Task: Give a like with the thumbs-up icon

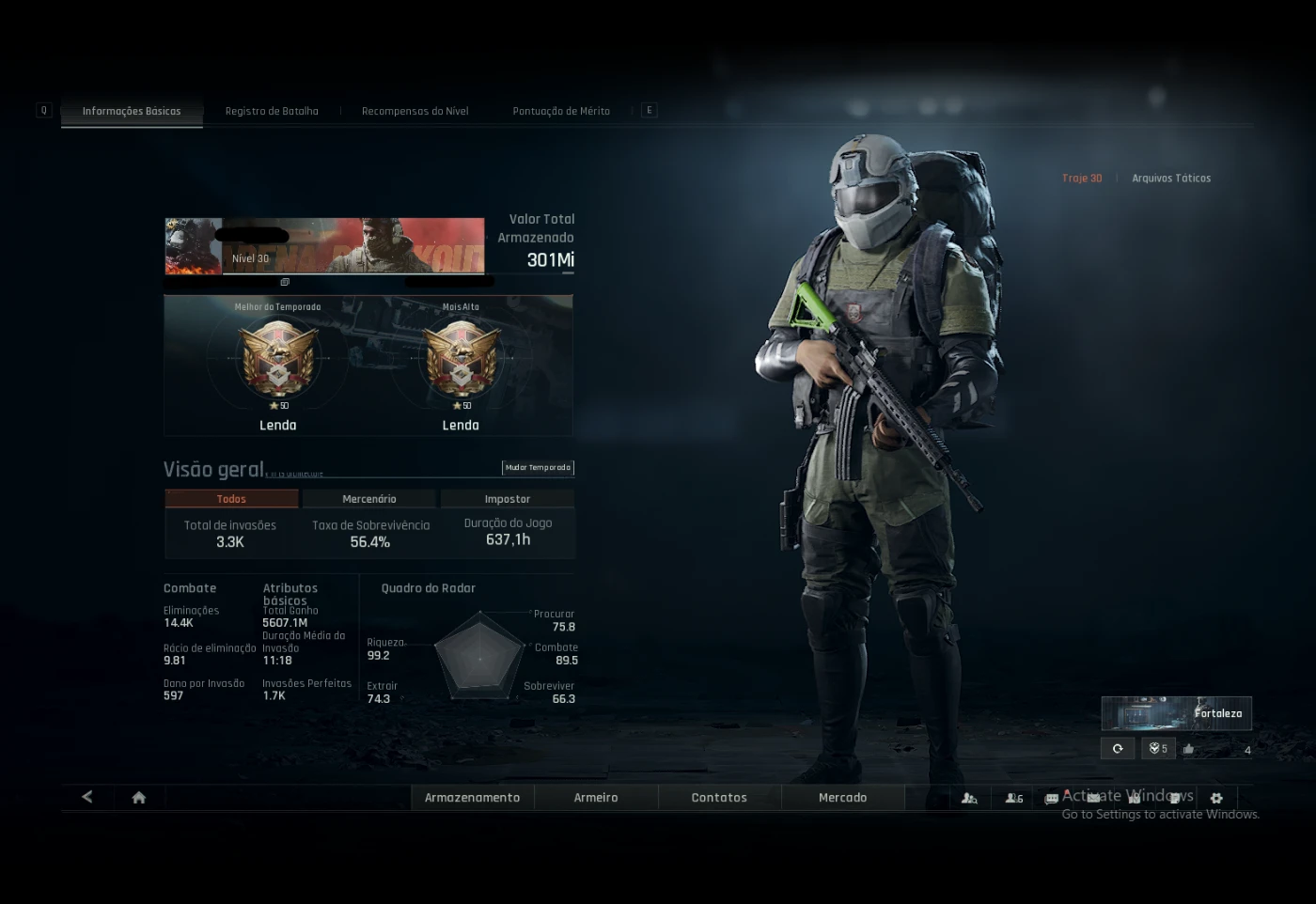Action: (1189, 749)
